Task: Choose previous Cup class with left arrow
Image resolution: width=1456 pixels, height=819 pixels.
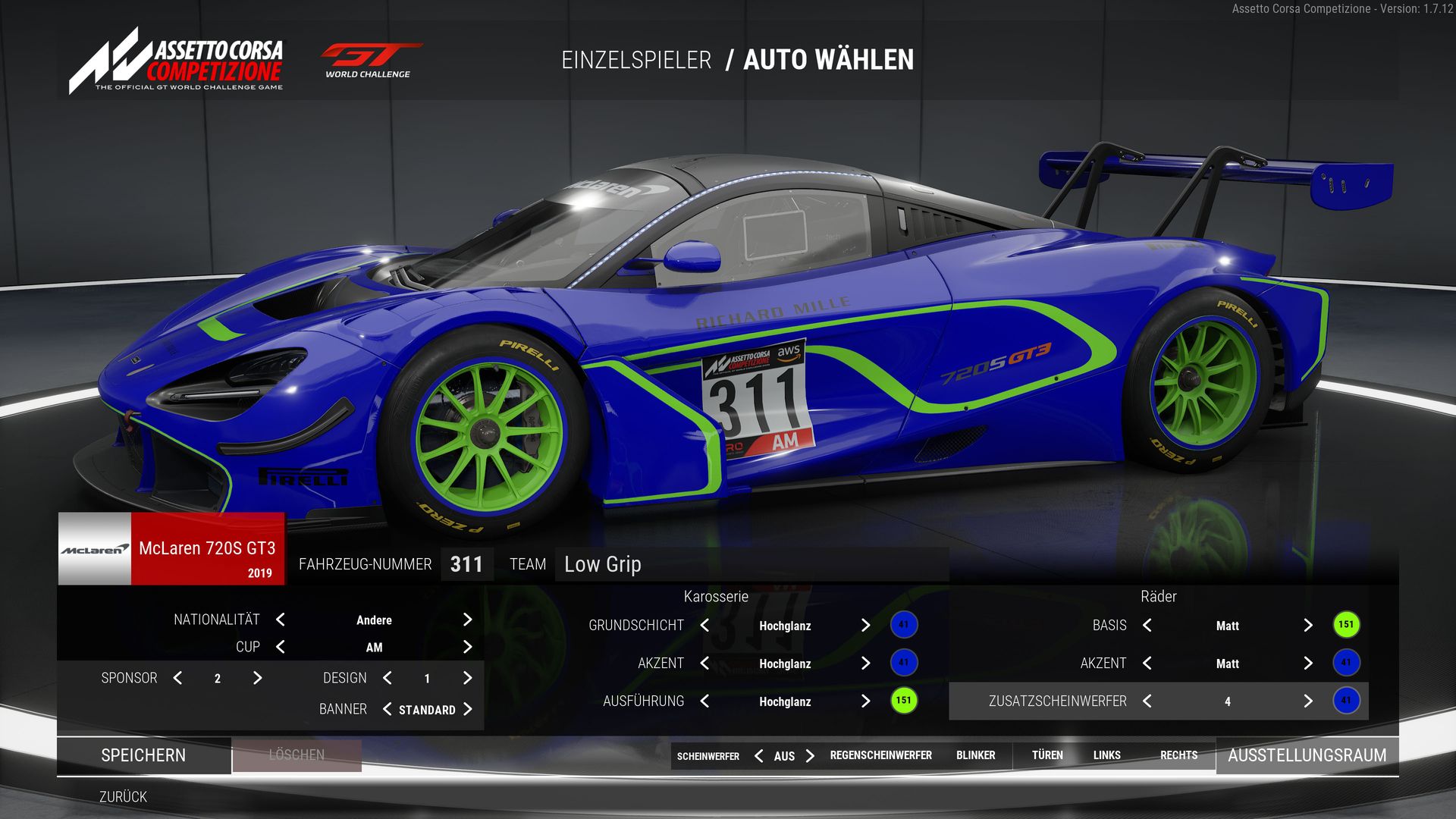Action: pyautogui.click(x=281, y=647)
